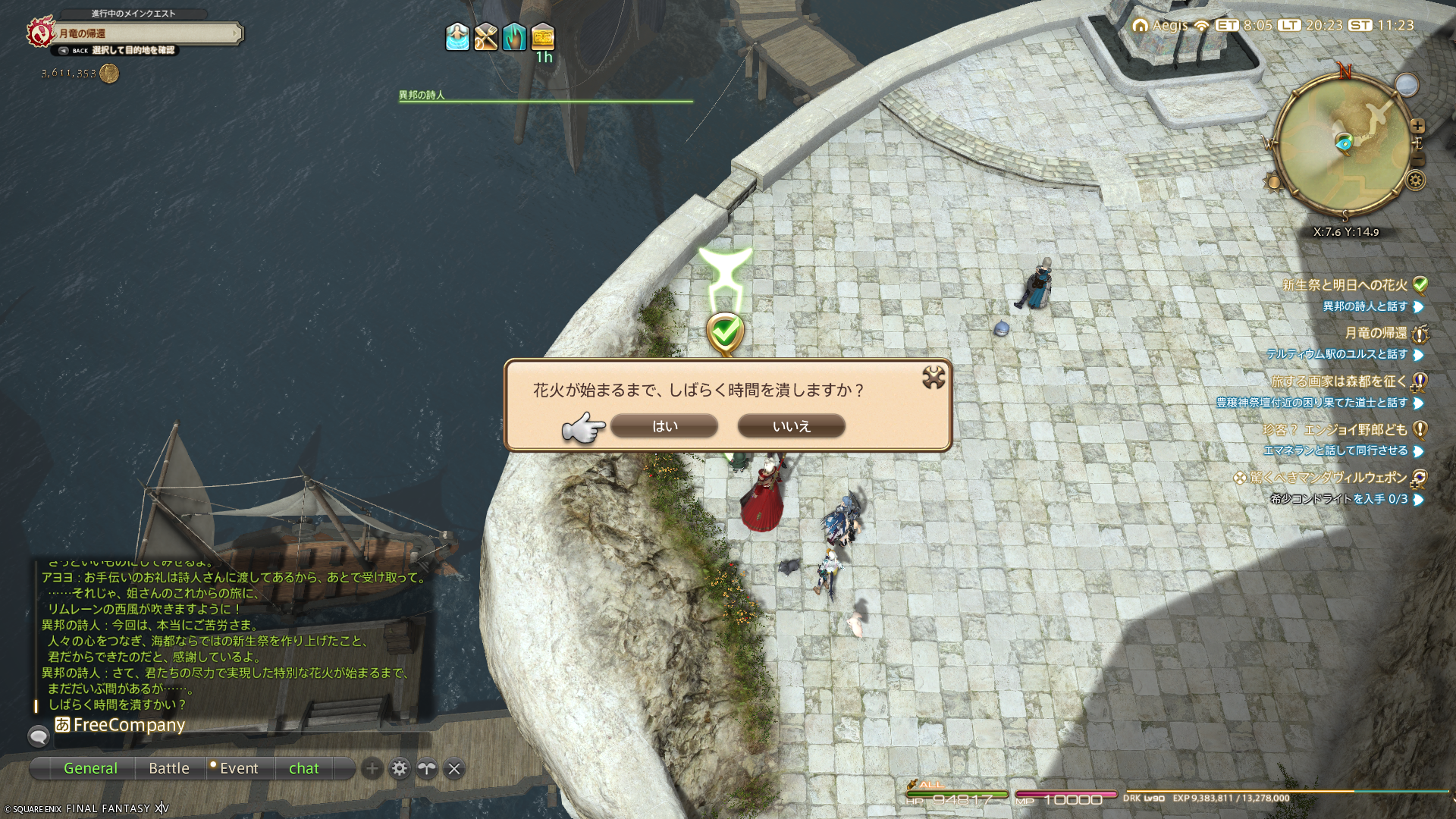Switch to the Battle chat tab
This screenshot has height=819, width=1456.
169,768
